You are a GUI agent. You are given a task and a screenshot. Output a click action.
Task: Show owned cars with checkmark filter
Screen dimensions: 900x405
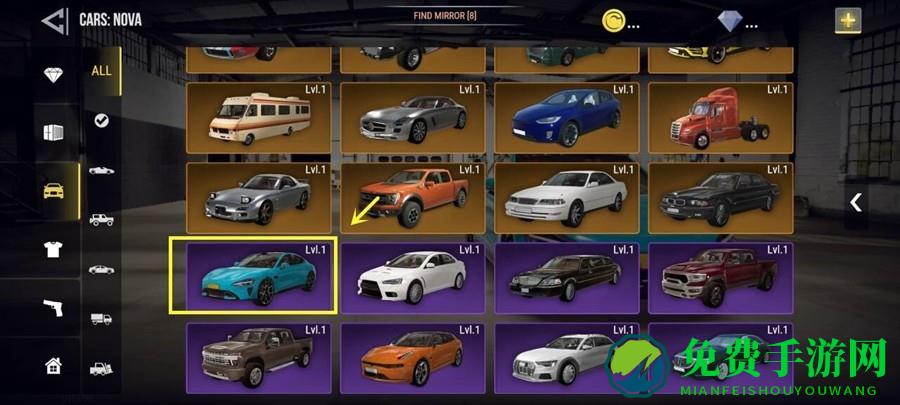coord(102,120)
